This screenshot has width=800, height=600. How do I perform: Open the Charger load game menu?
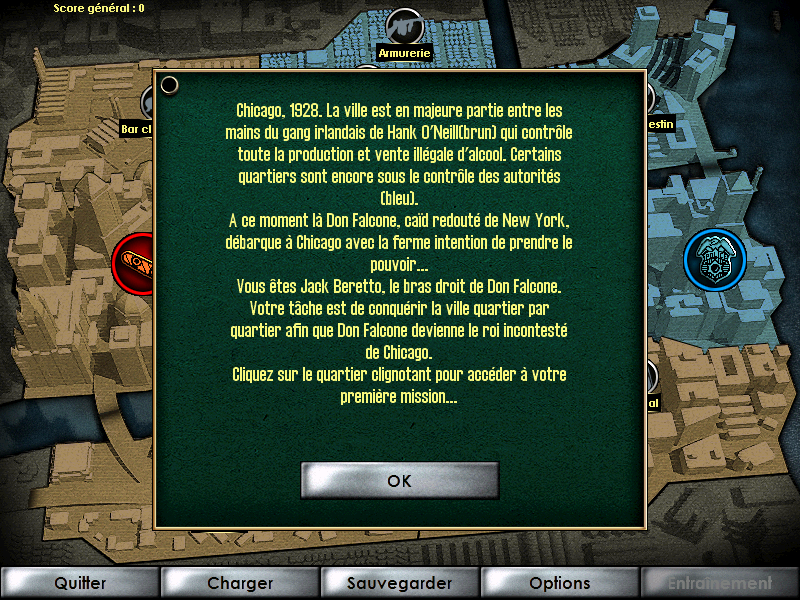point(240,583)
